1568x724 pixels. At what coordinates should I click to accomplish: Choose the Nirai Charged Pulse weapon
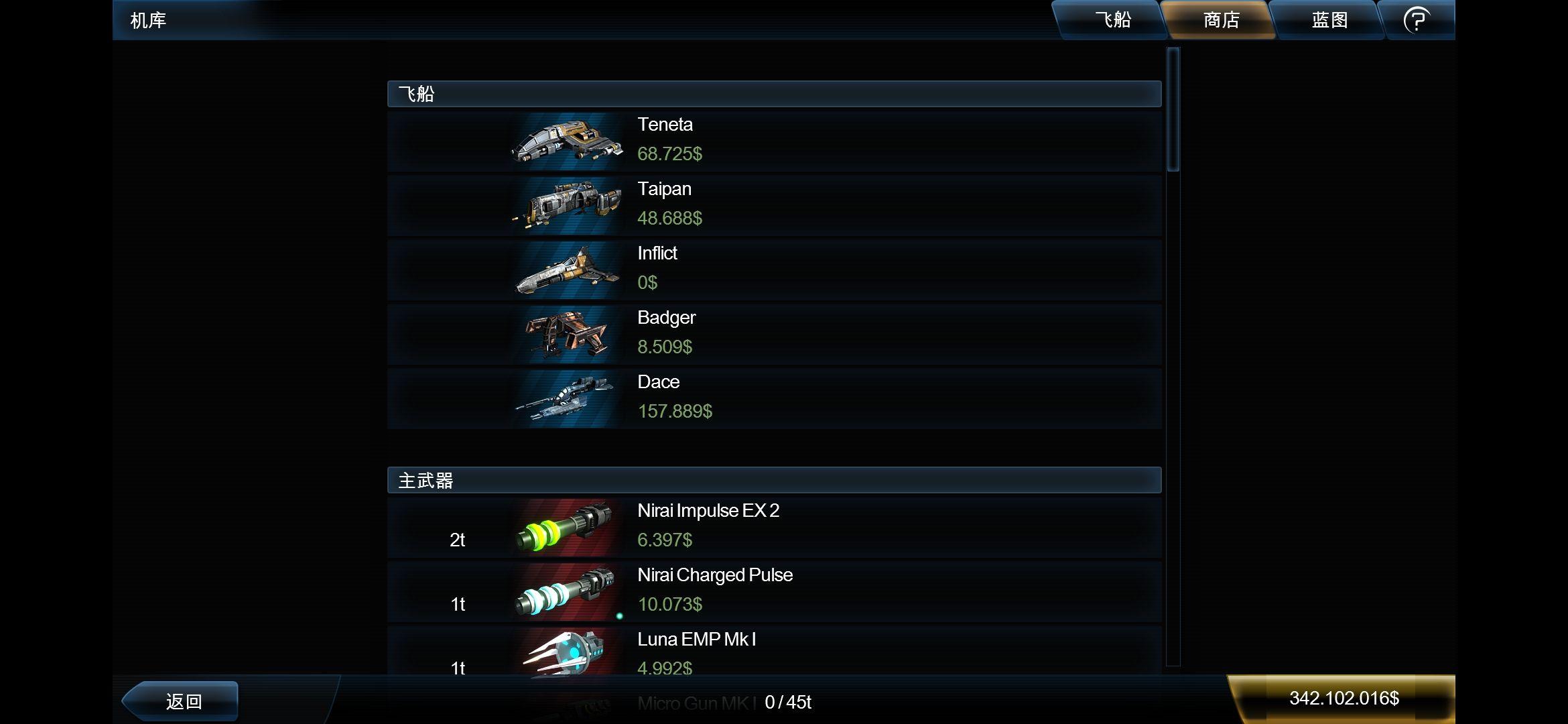[x=774, y=591]
